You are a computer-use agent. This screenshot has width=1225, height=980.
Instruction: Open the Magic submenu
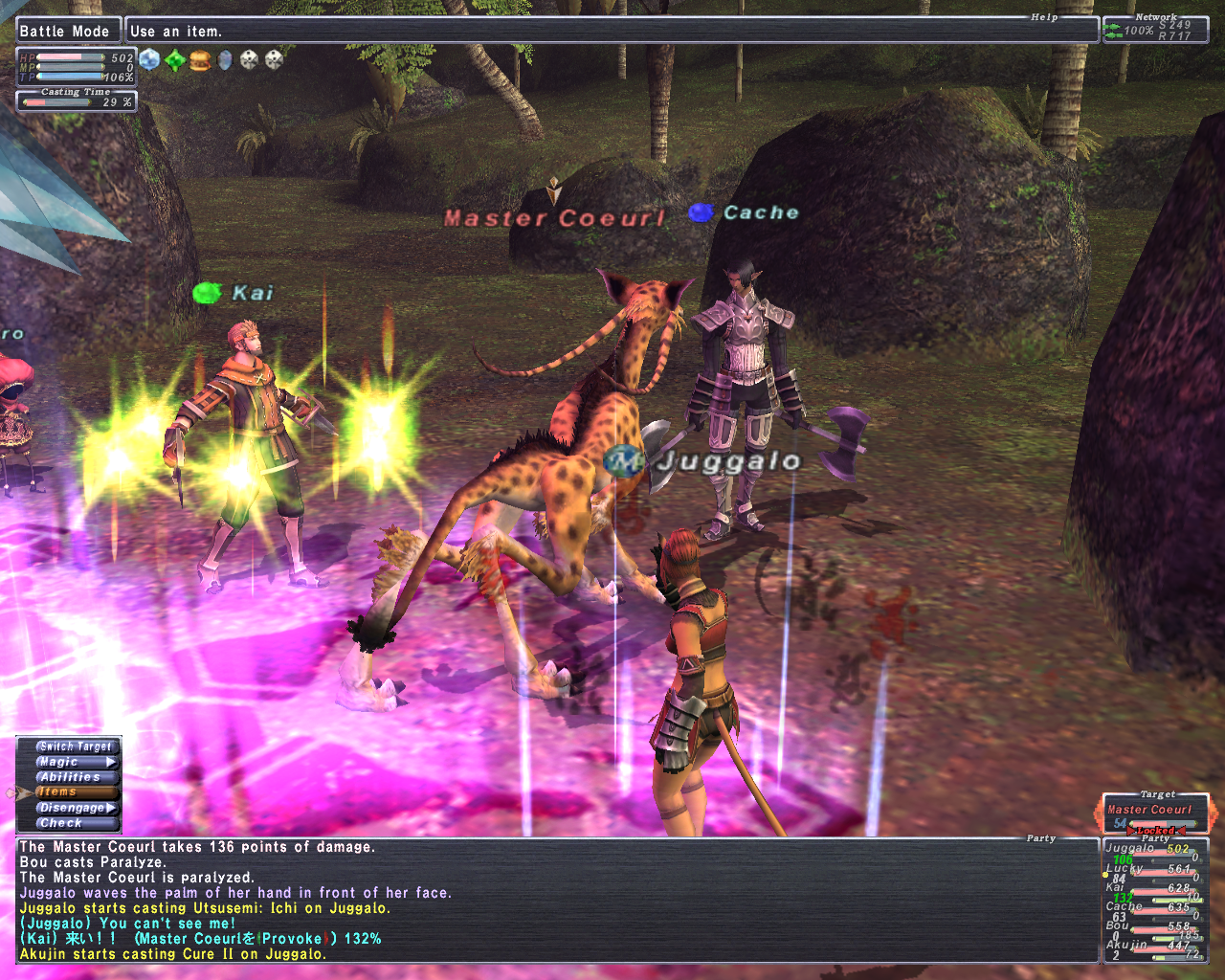[x=76, y=762]
